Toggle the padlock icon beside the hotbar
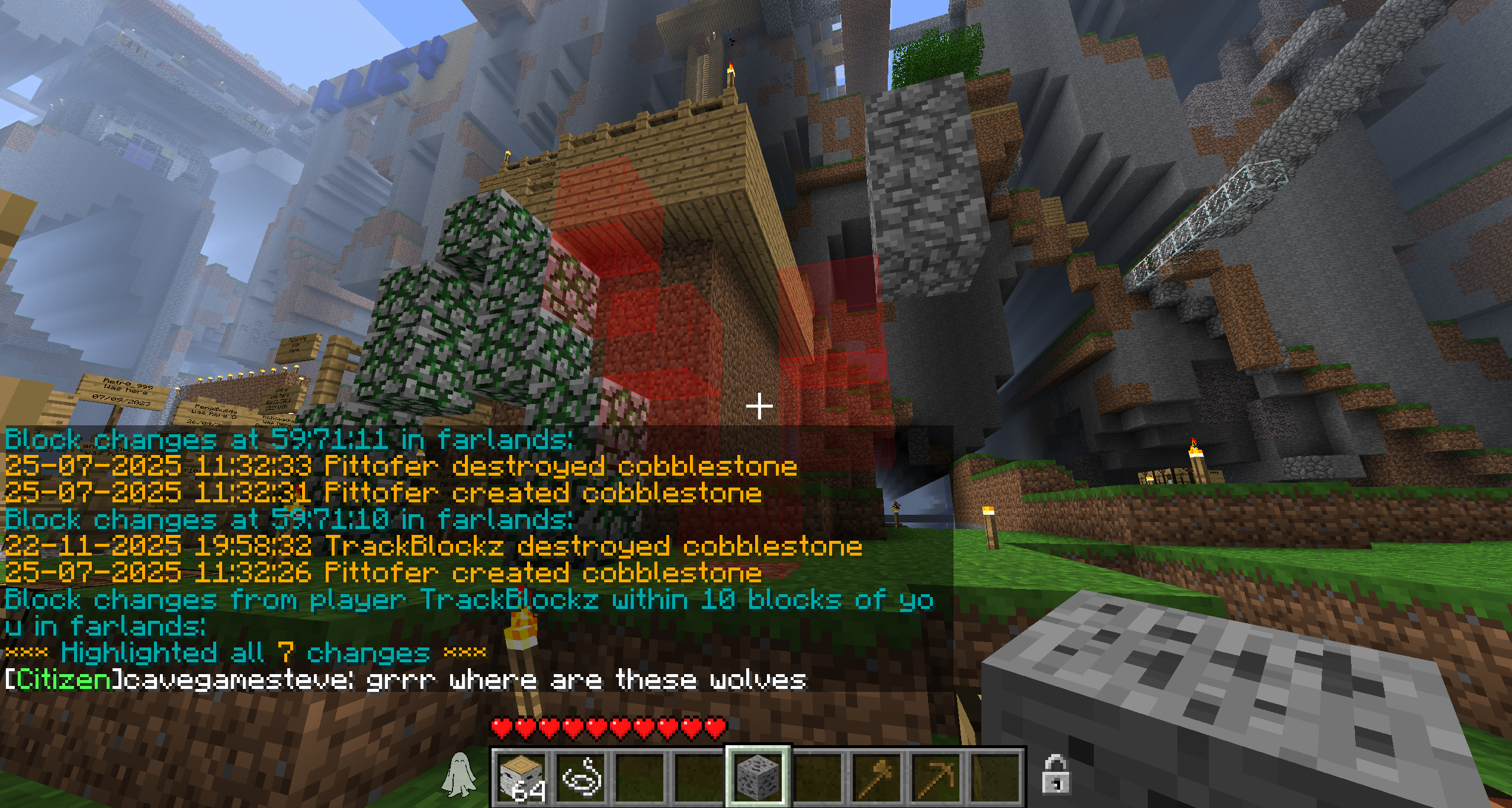 pos(1055,774)
